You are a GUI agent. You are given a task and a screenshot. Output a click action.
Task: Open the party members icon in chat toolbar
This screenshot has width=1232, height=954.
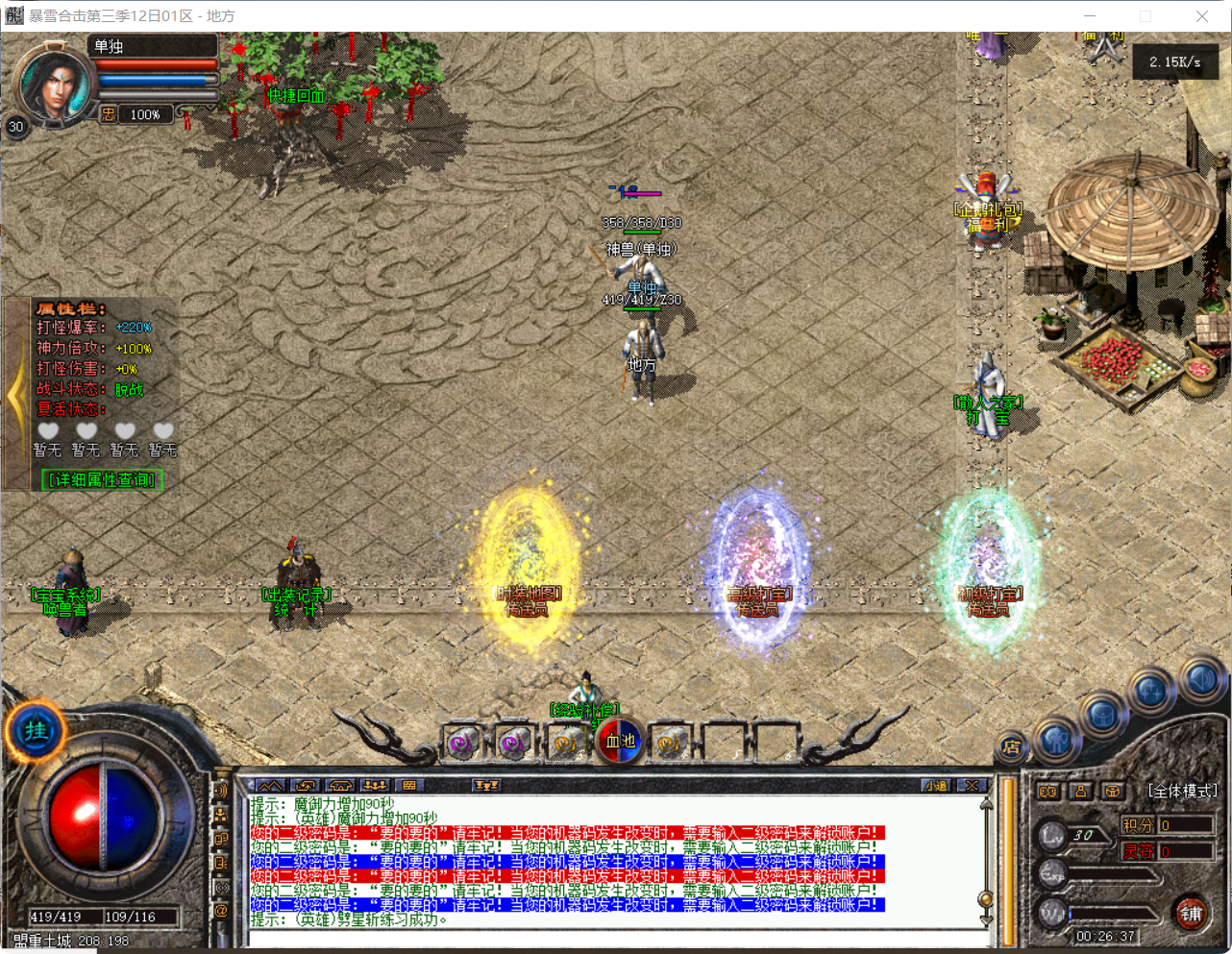[376, 786]
